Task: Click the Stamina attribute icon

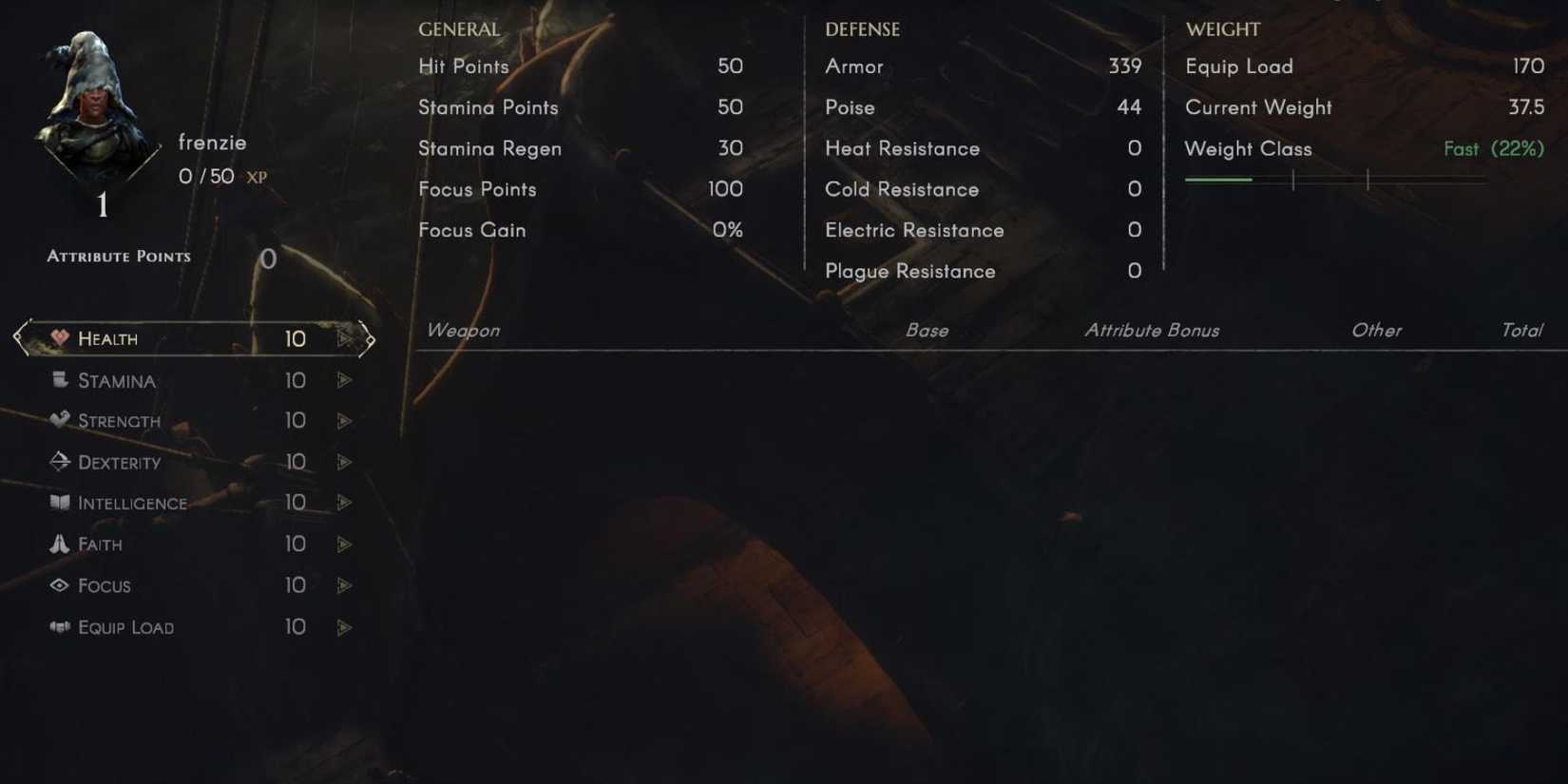Action: [61, 380]
